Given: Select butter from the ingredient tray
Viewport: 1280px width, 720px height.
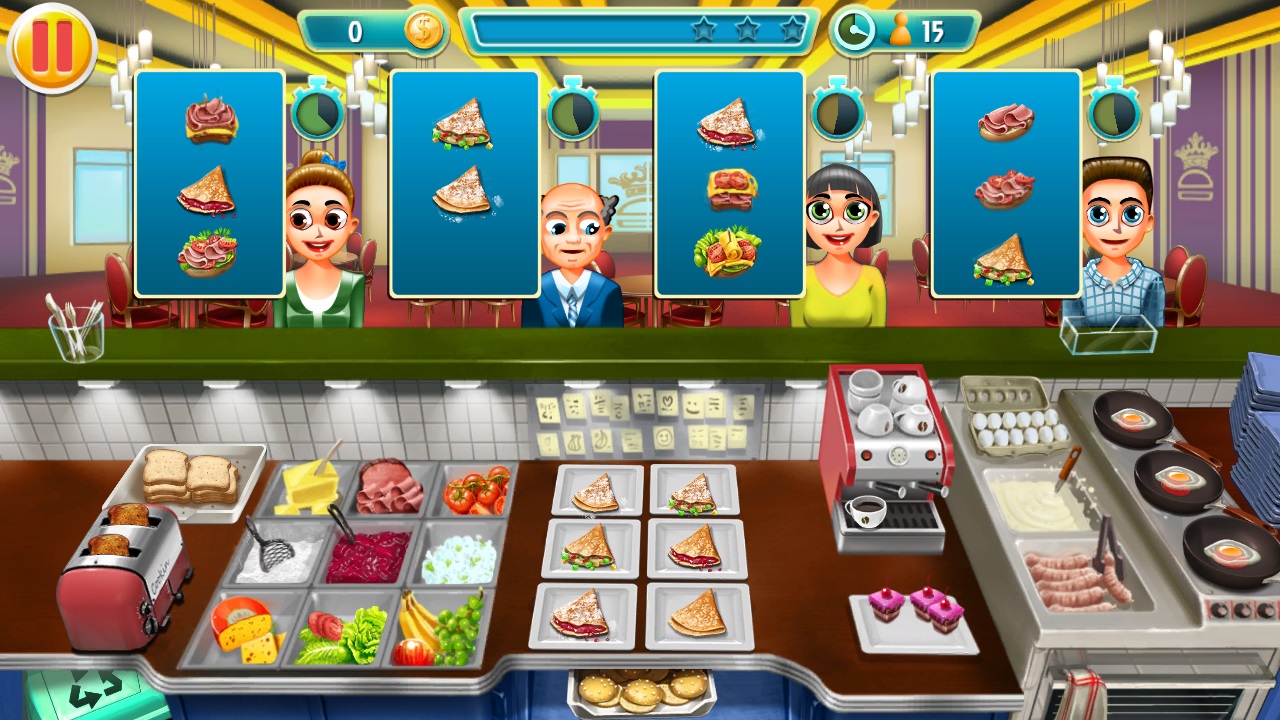Looking at the screenshot, I should point(310,490).
